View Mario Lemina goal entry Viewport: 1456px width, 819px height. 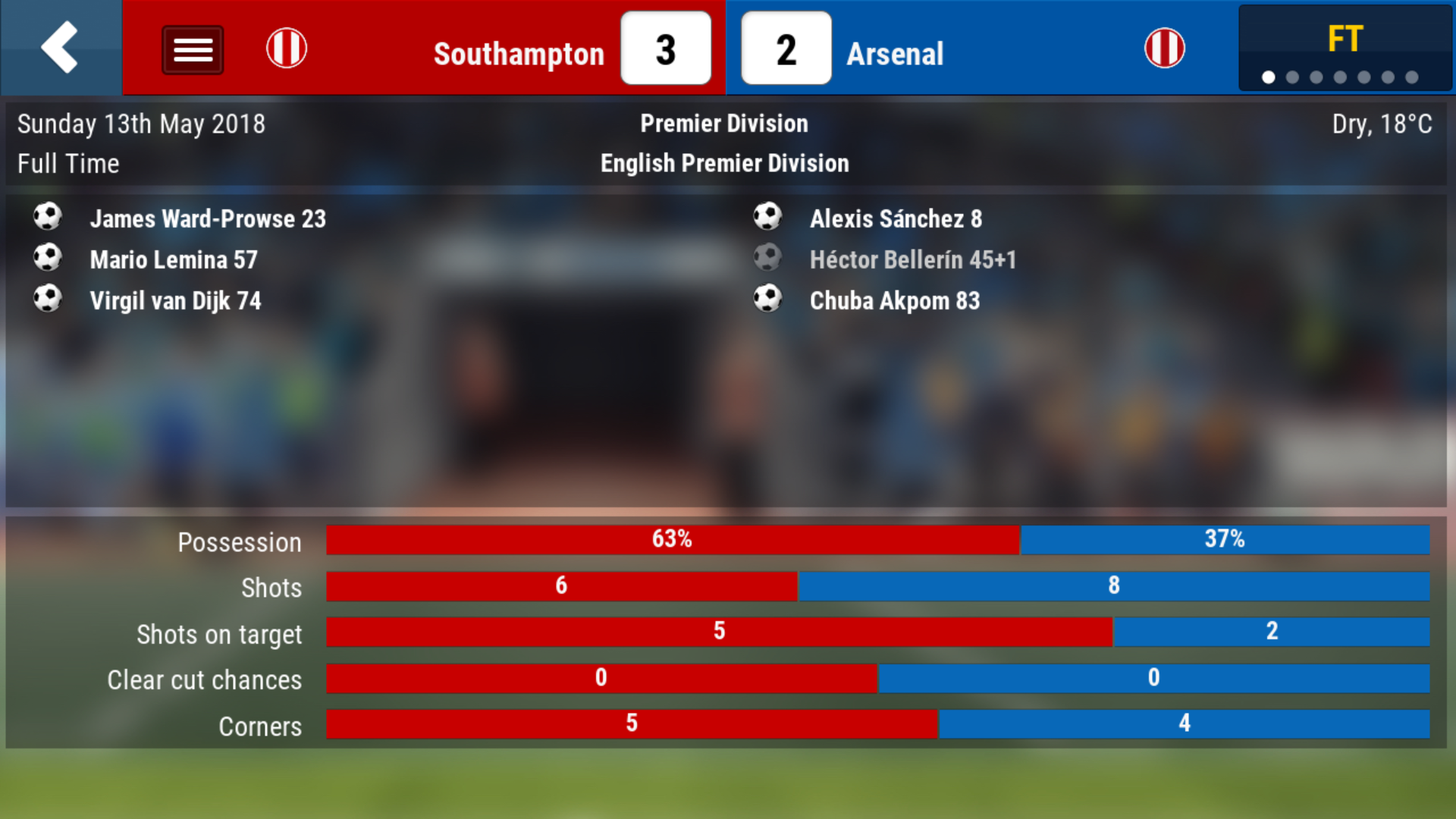coord(174,260)
